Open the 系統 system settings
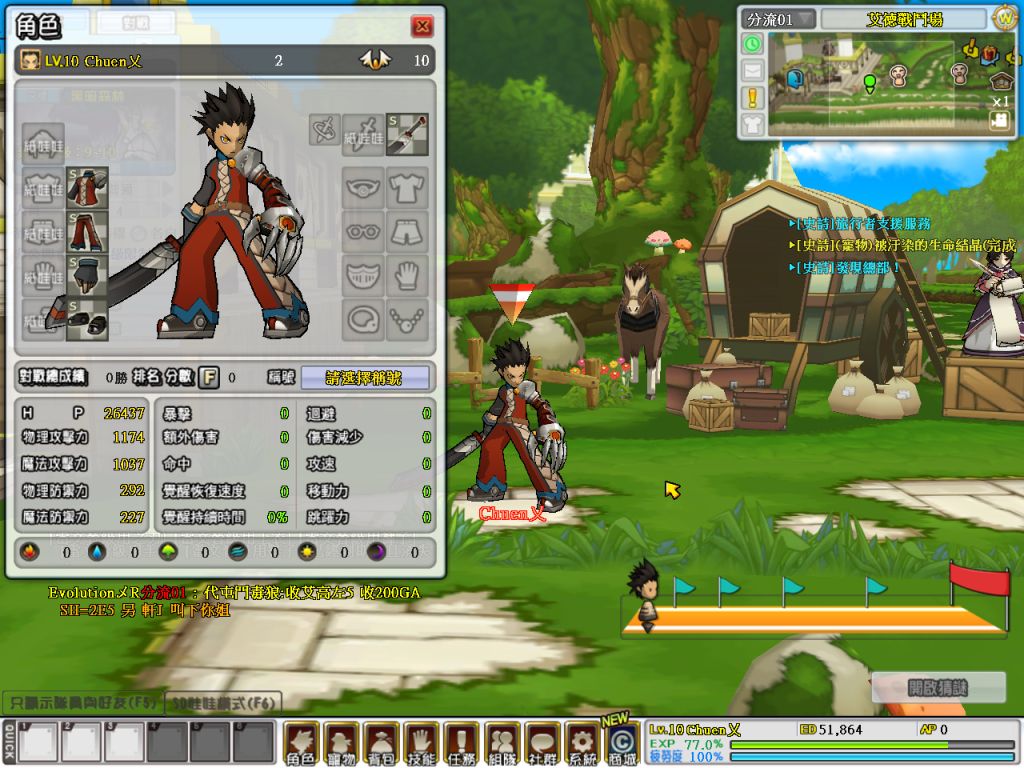 581,743
